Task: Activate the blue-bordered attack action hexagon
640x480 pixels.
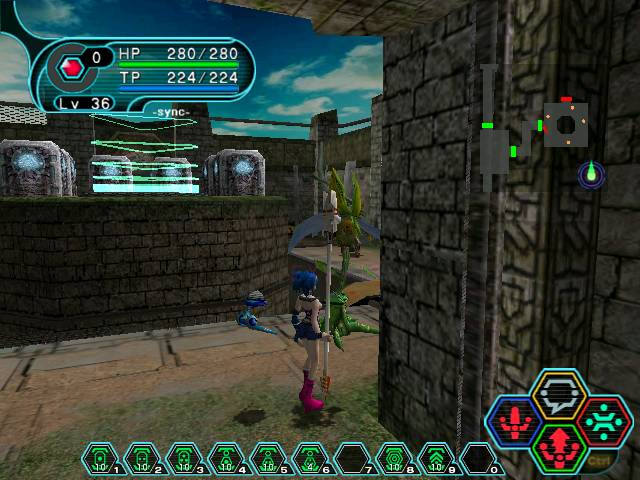Action: point(513,421)
